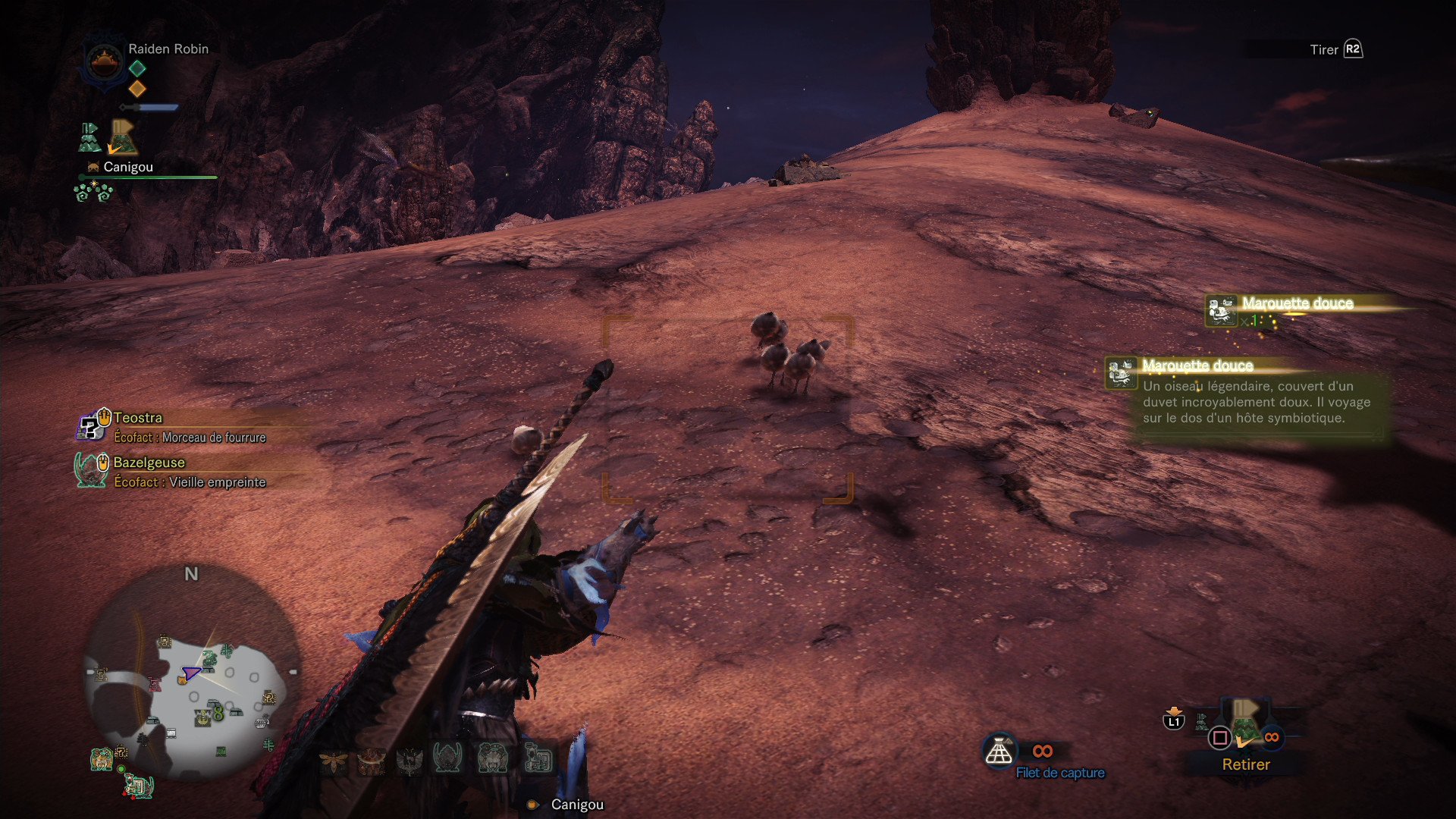Select the capture net icon
Image resolution: width=1456 pixels, height=819 pixels.
(1001, 751)
